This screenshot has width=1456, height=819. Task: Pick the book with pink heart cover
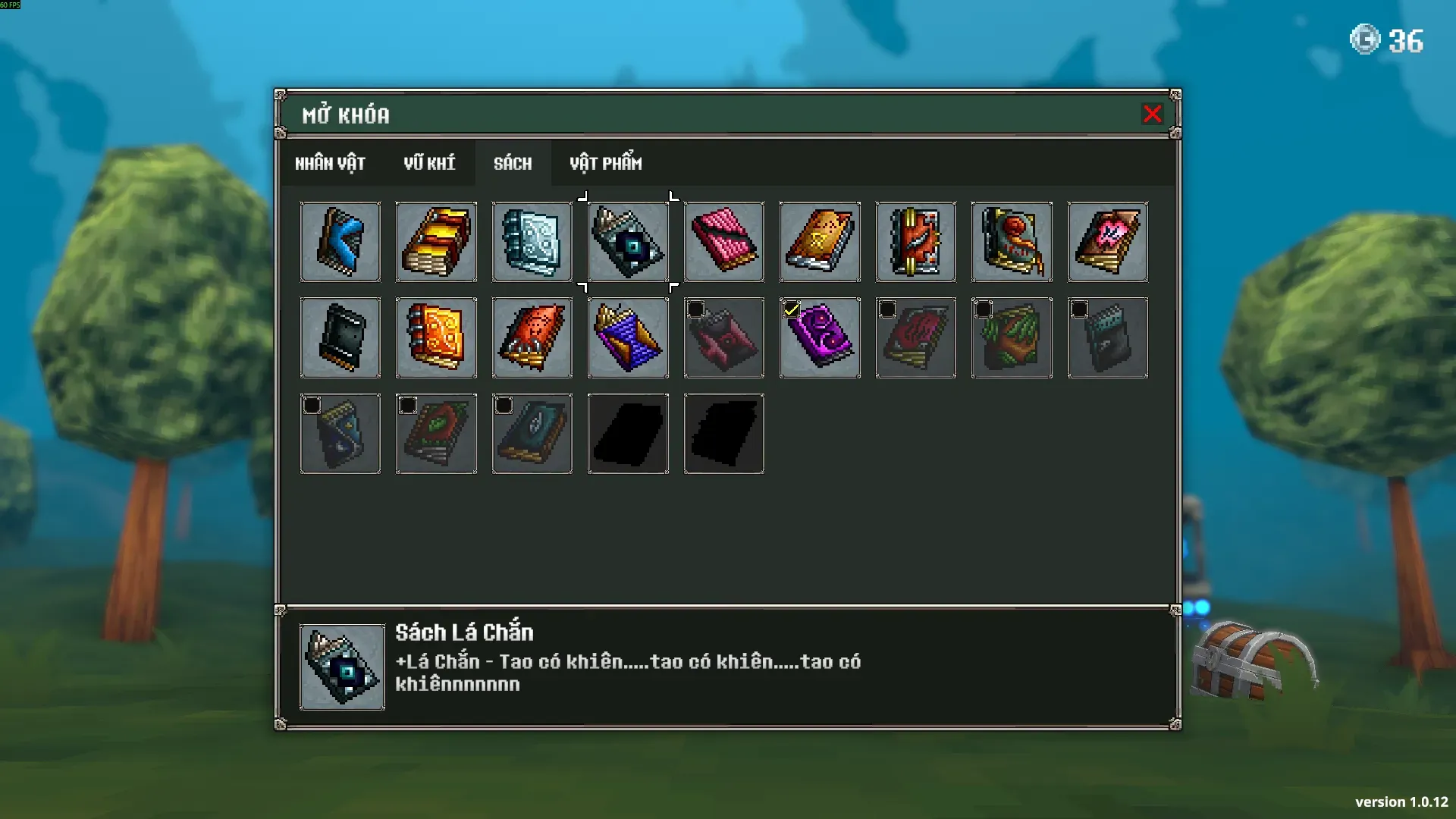1107,242
